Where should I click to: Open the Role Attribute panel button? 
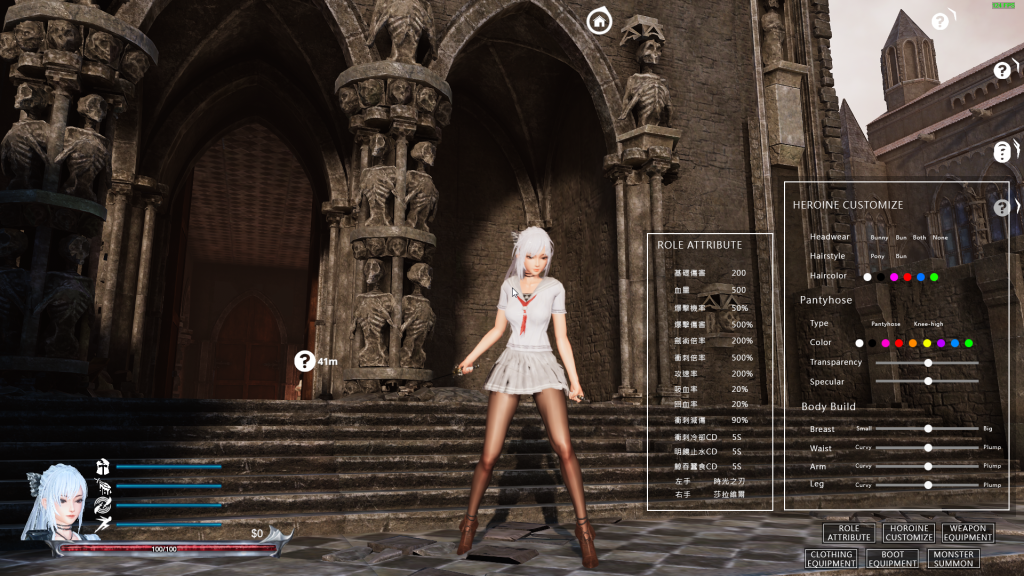(849, 533)
